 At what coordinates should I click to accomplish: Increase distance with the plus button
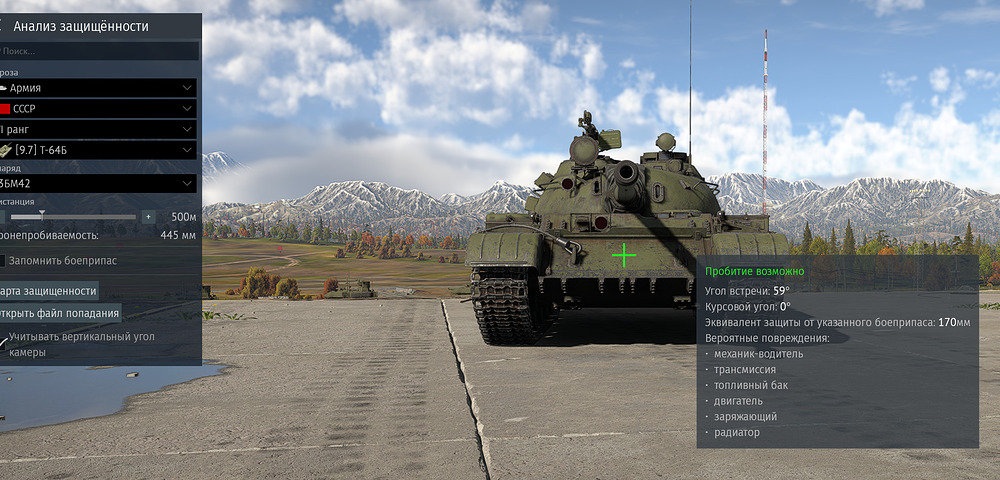coord(148,216)
